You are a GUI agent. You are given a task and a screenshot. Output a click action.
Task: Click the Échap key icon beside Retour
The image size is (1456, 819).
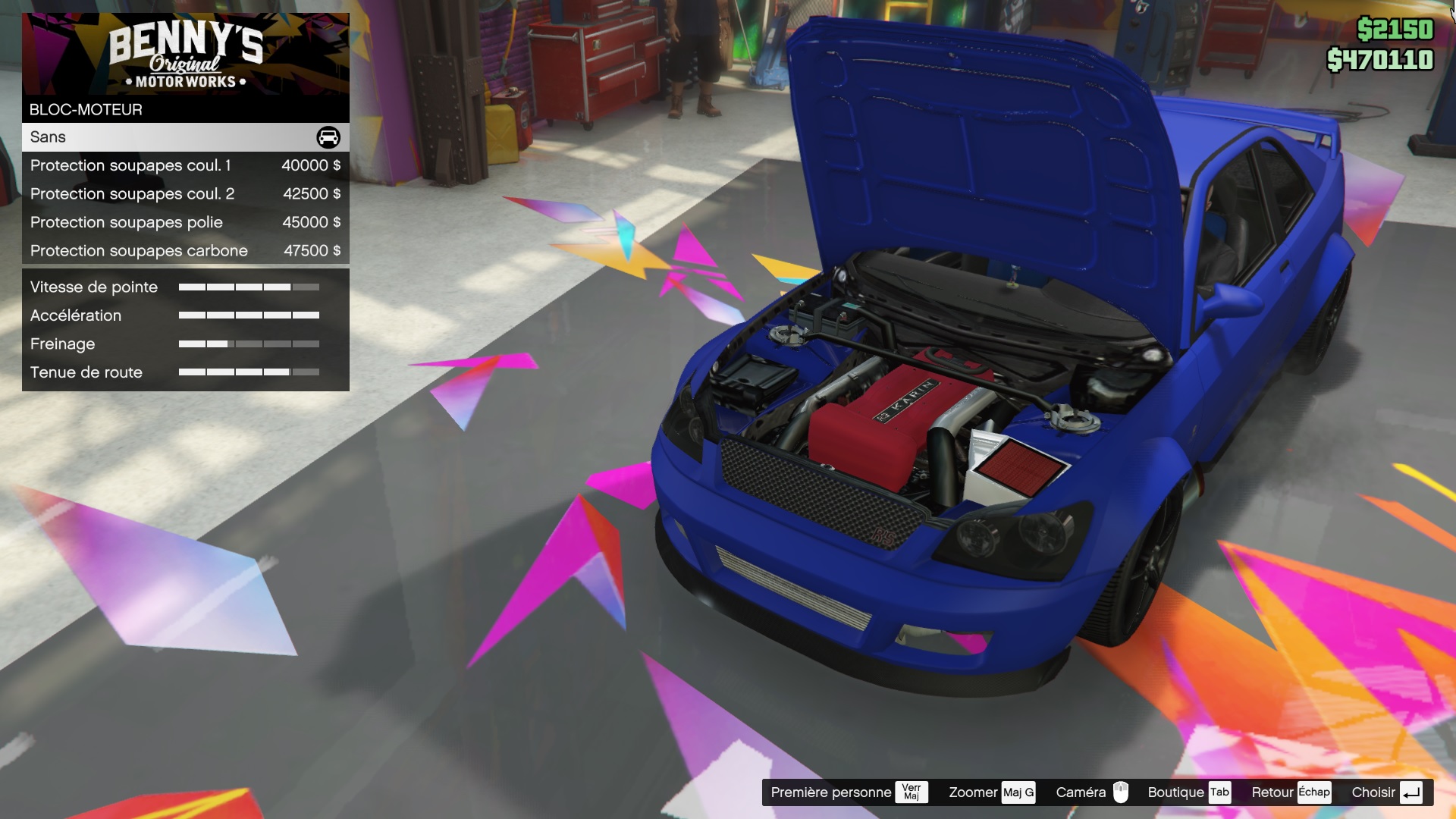tap(1316, 792)
